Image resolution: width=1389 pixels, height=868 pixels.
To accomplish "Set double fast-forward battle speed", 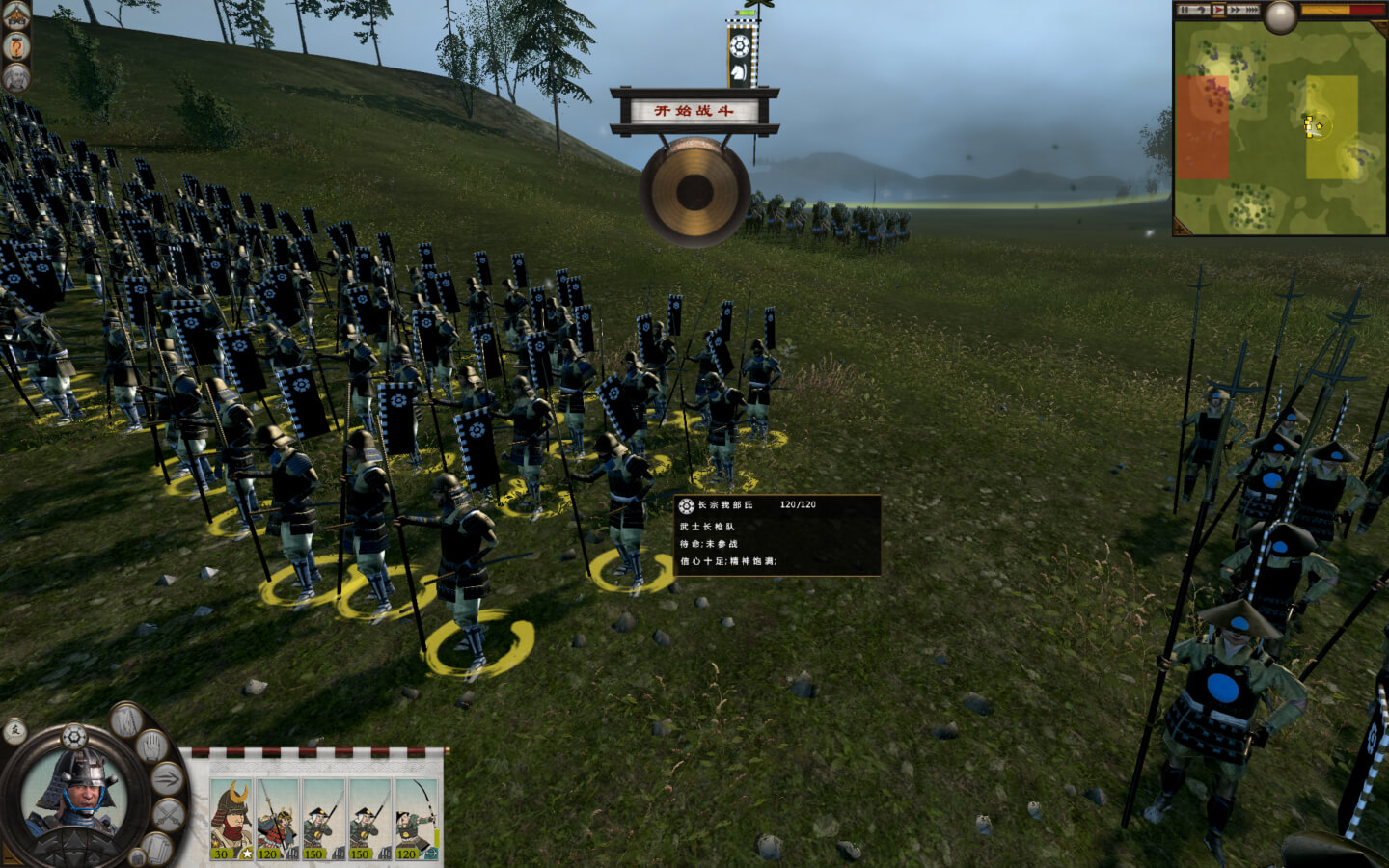I will click(1236, 10).
